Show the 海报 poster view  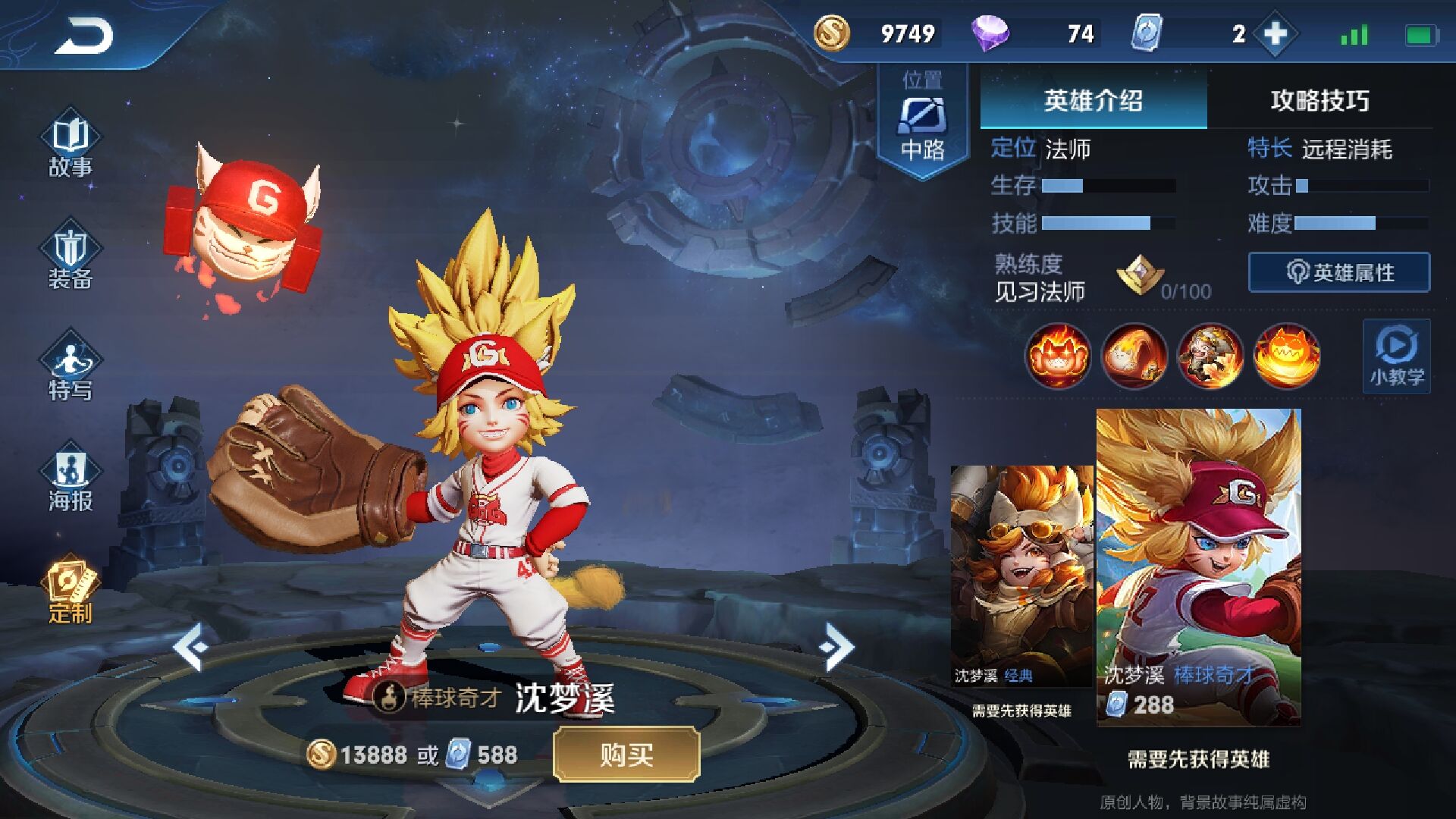[x=71, y=480]
